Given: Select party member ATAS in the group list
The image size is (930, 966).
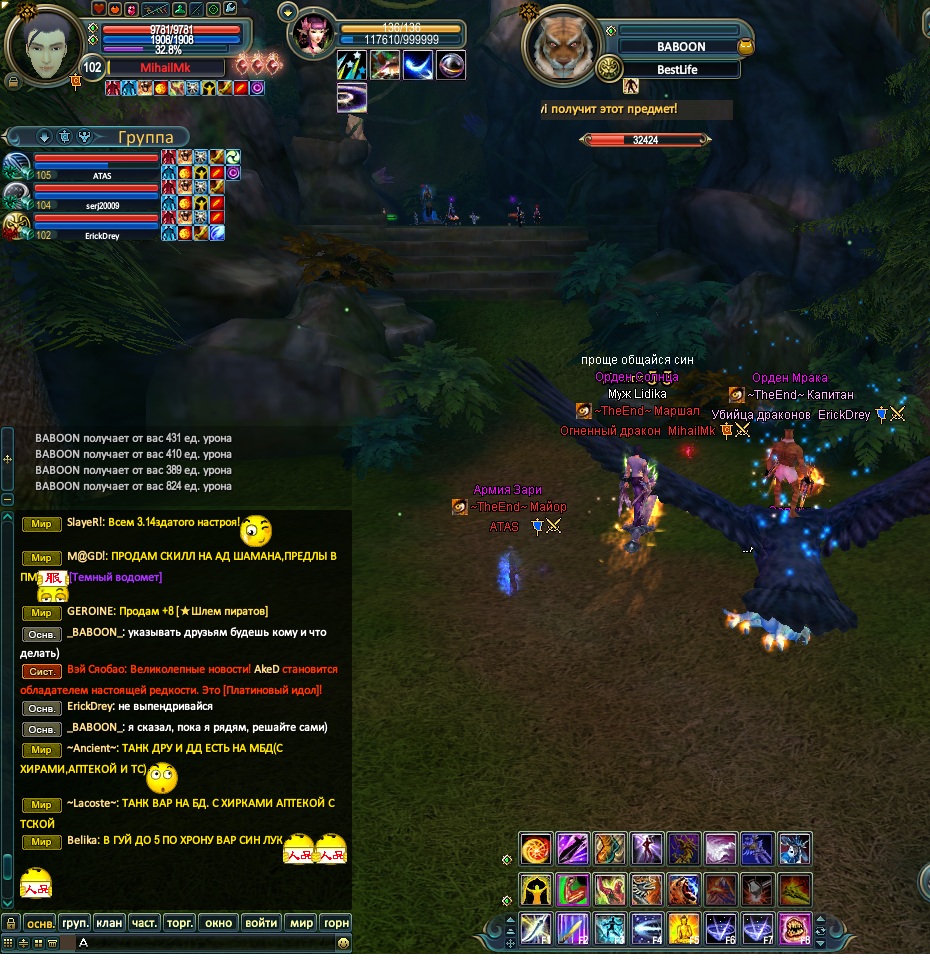Looking at the screenshot, I should [96, 166].
